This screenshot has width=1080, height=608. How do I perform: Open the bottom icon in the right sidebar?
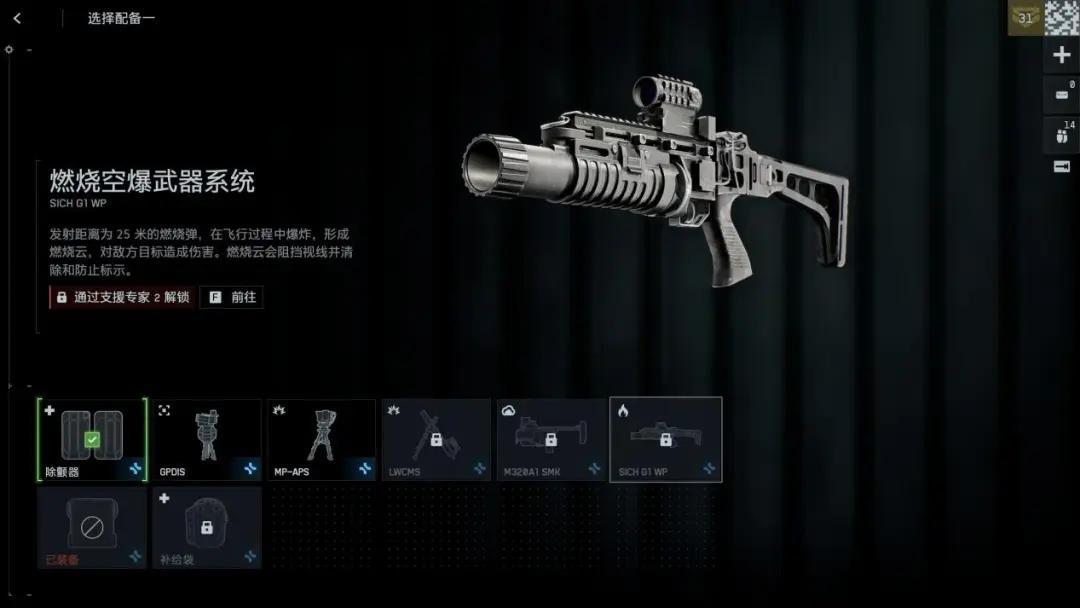[x=1061, y=166]
